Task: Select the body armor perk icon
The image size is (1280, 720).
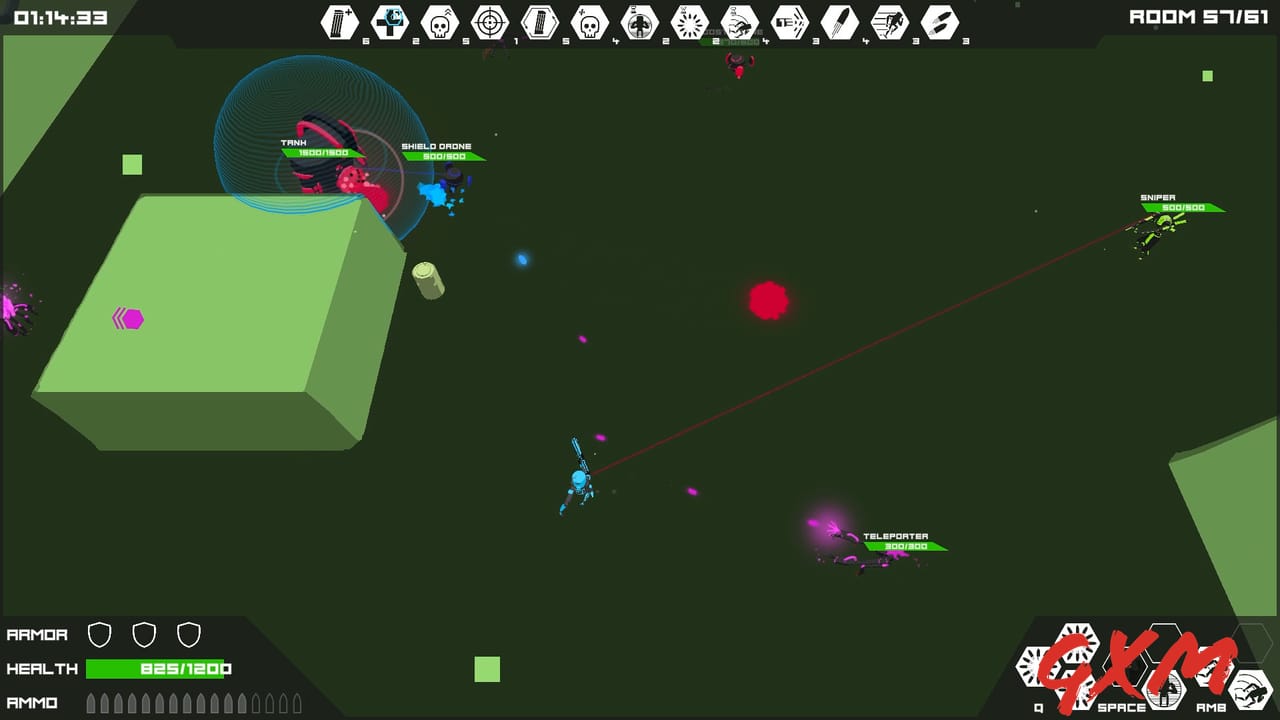Action: 638,22
